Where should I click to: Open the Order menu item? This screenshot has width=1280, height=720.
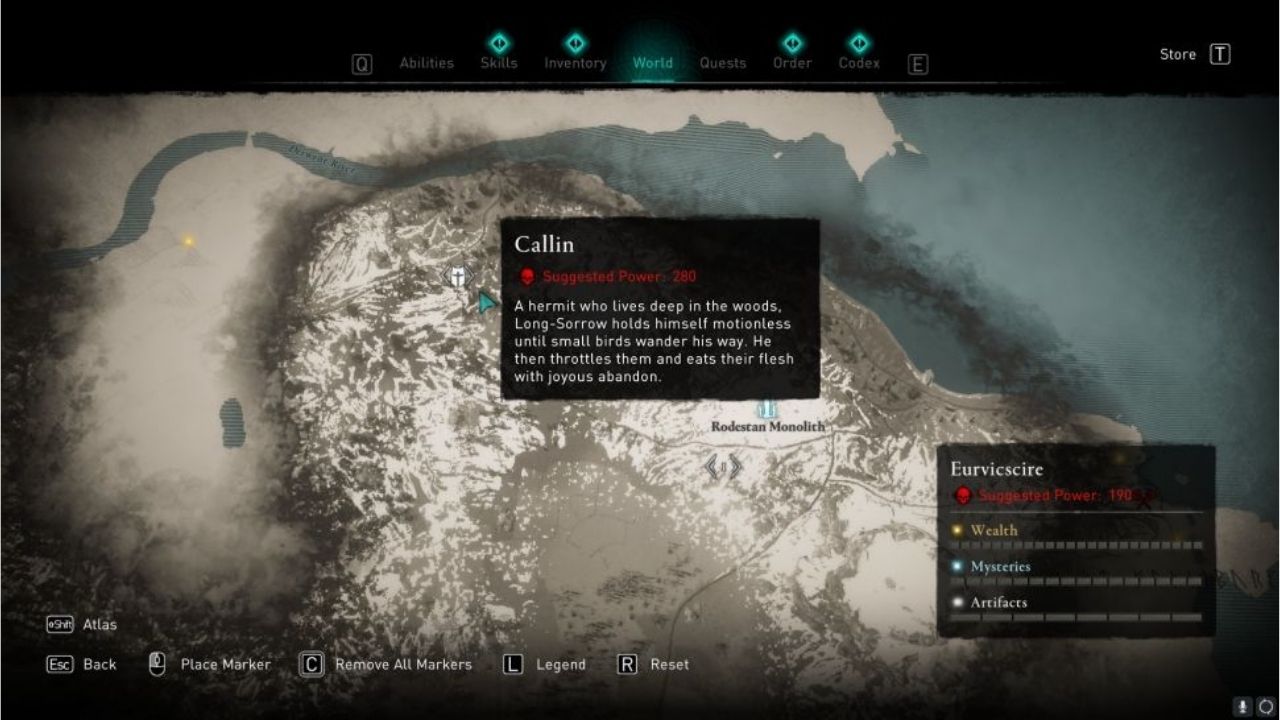coord(792,62)
